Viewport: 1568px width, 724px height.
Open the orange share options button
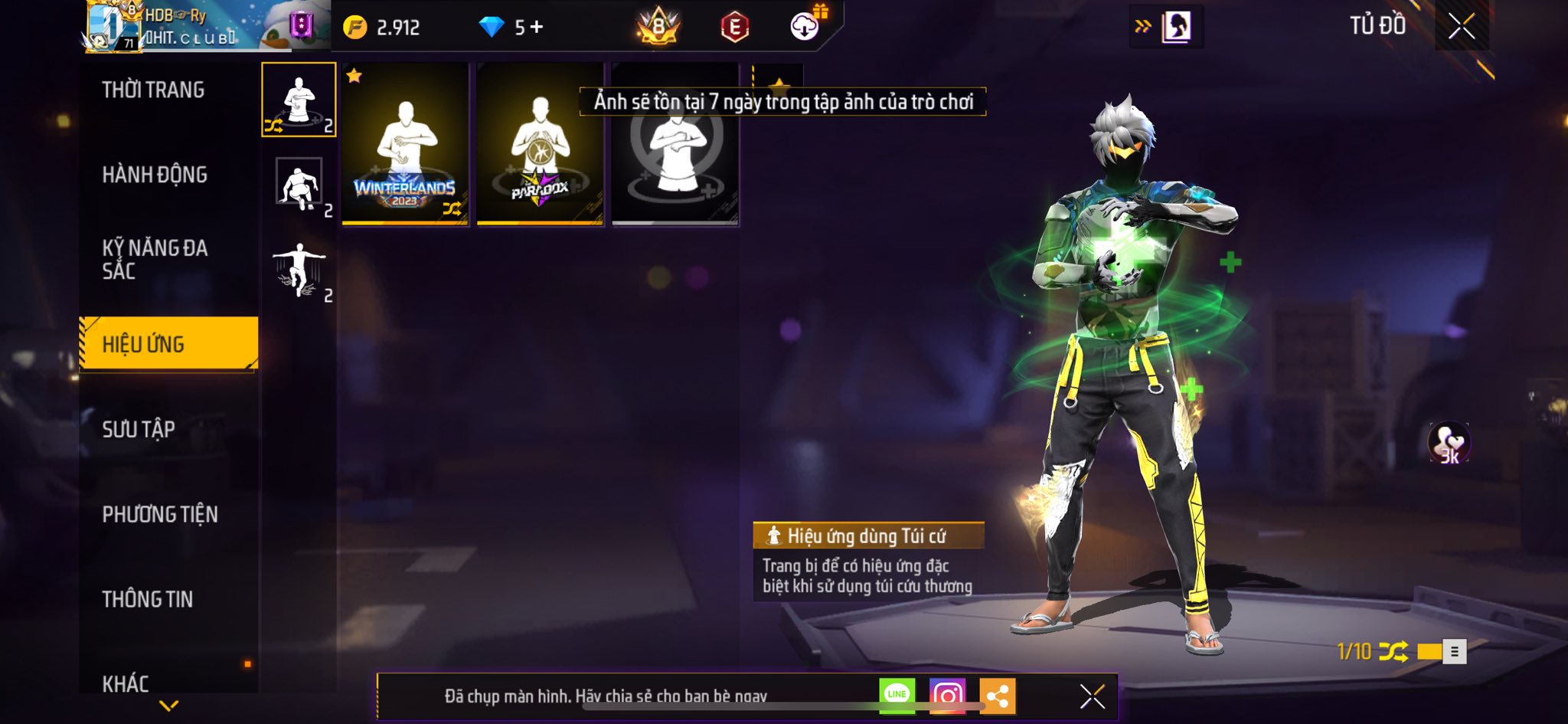click(997, 696)
